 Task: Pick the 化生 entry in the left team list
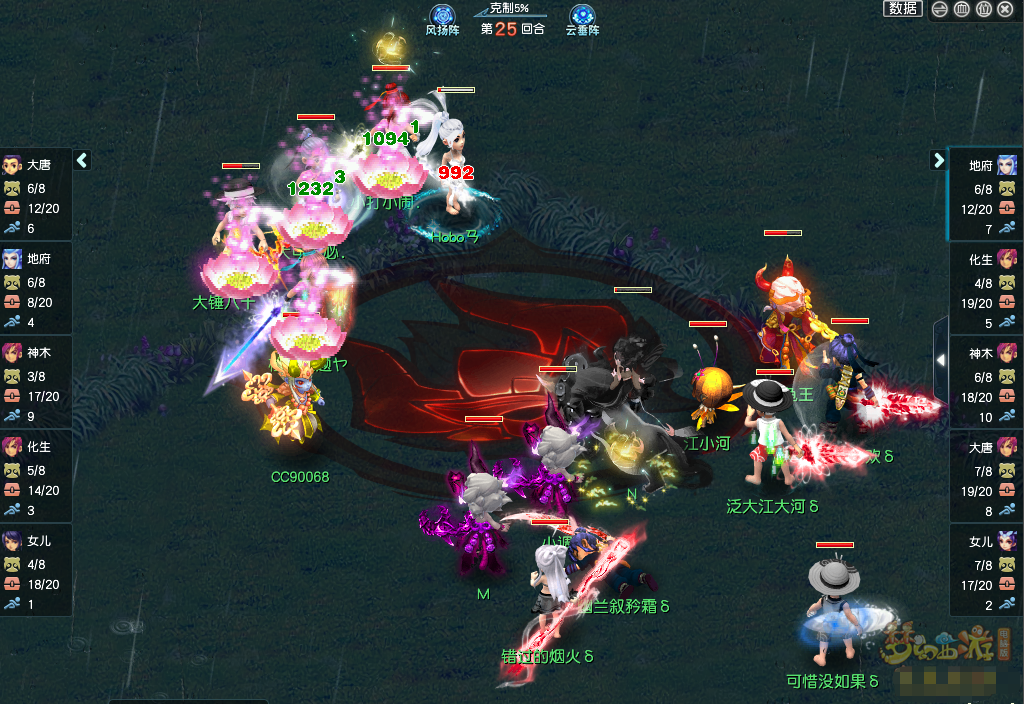click(36, 476)
